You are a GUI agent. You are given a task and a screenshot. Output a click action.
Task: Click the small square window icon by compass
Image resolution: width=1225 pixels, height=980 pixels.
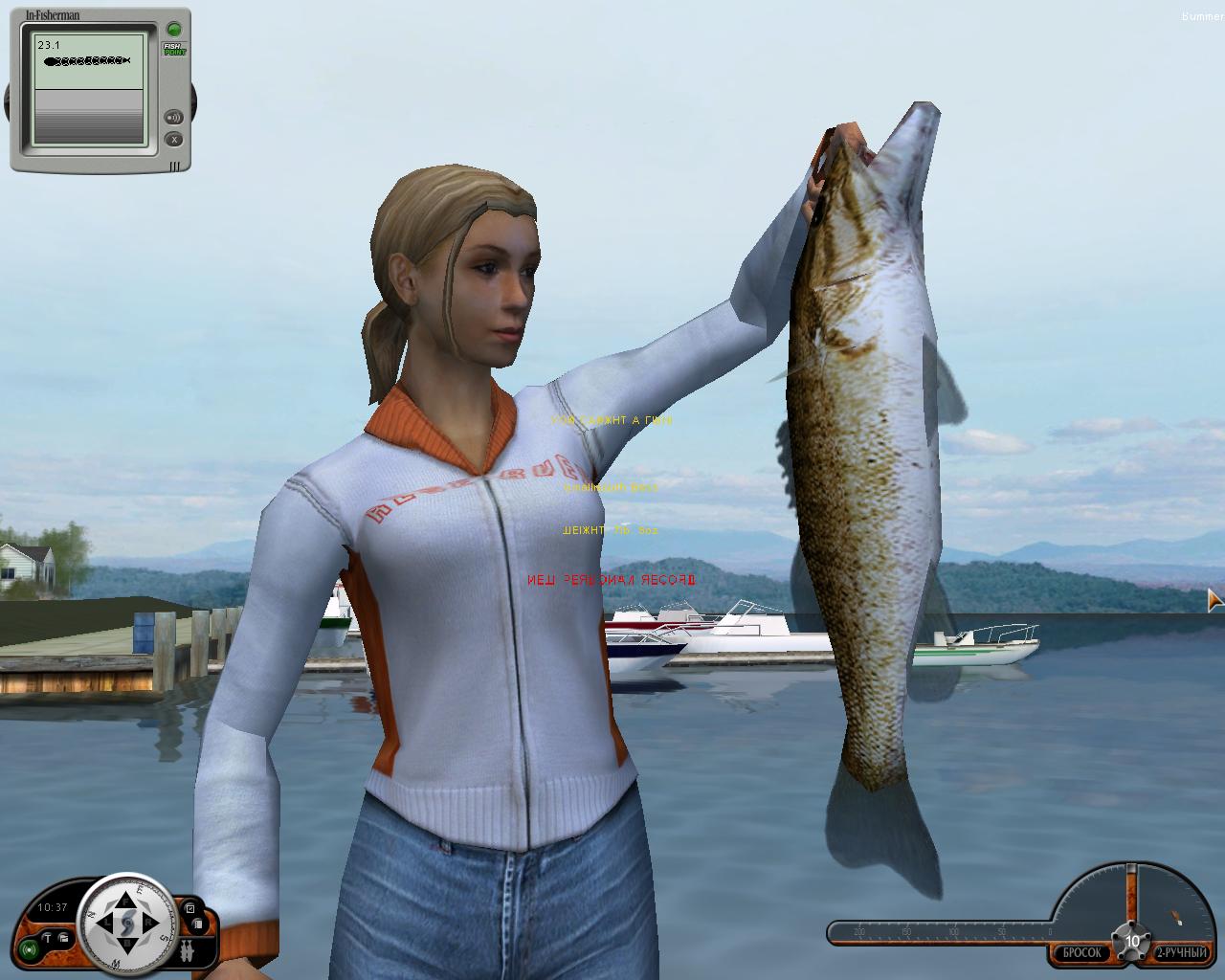point(189,908)
